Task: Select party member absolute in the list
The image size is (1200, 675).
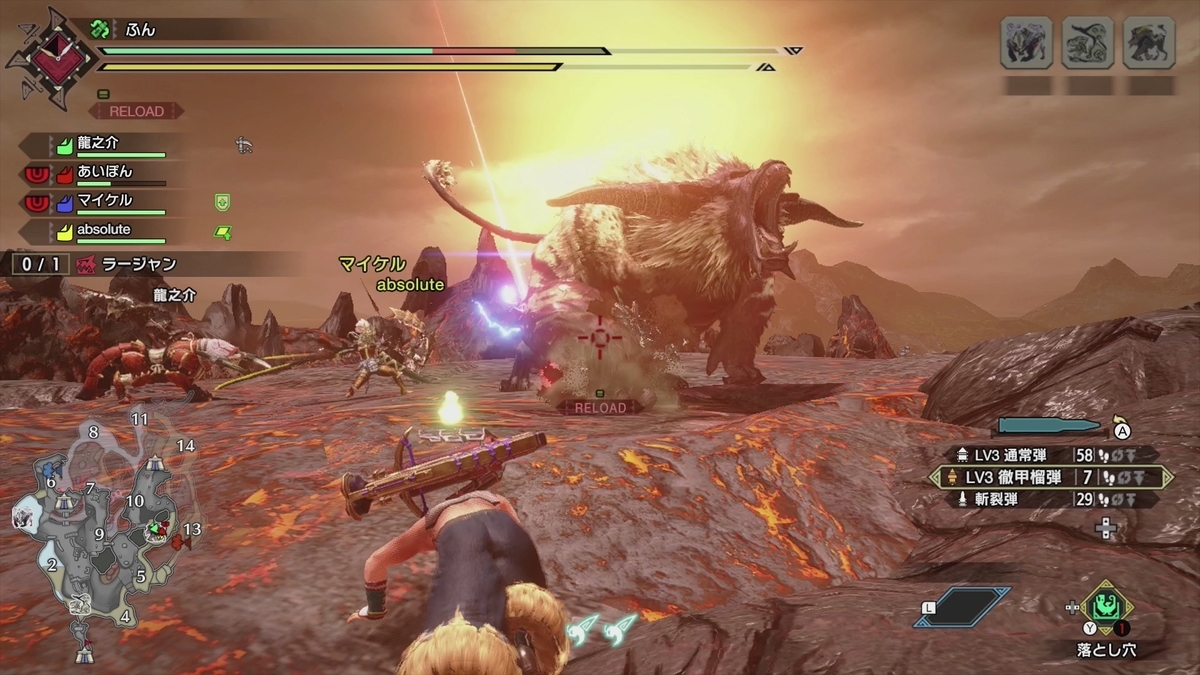Action: pos(105,231)
